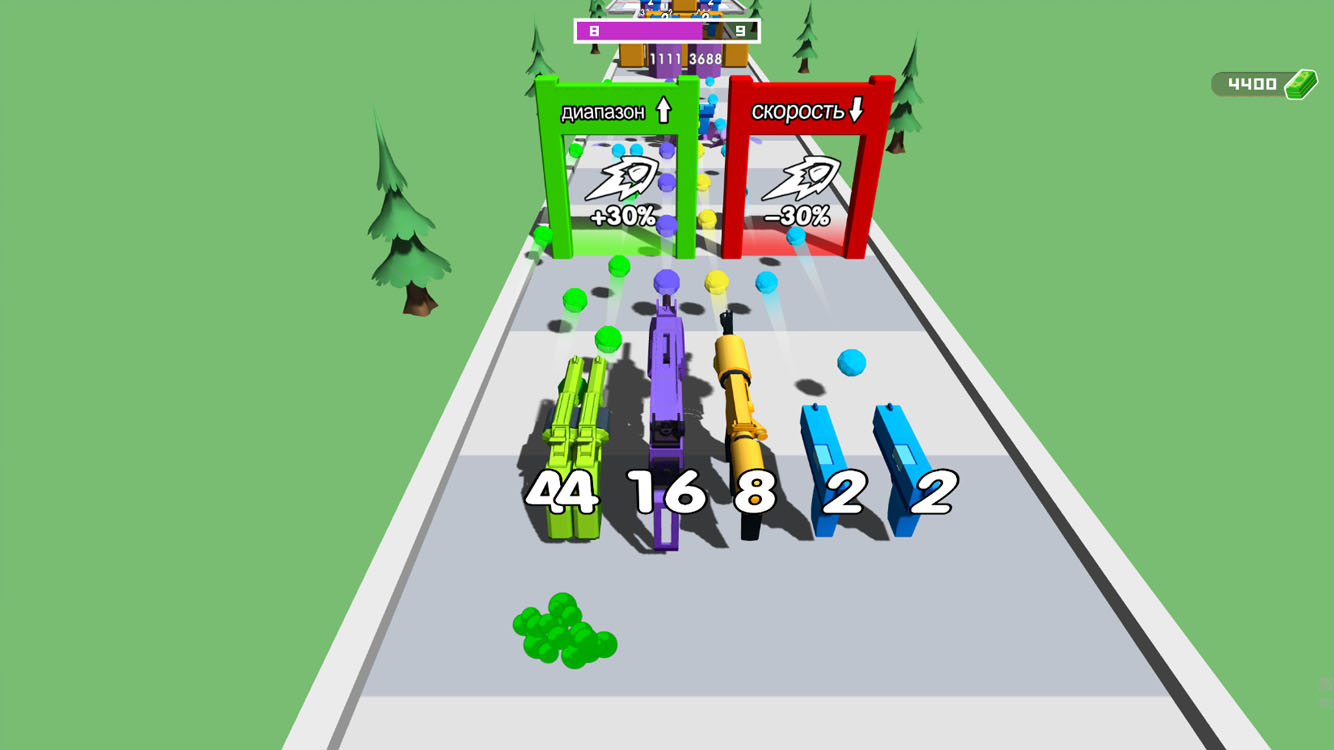Viewport: 1334px width, 750px height.
Task: Click the 3688 tower value
Action: (x=705, y=58)
